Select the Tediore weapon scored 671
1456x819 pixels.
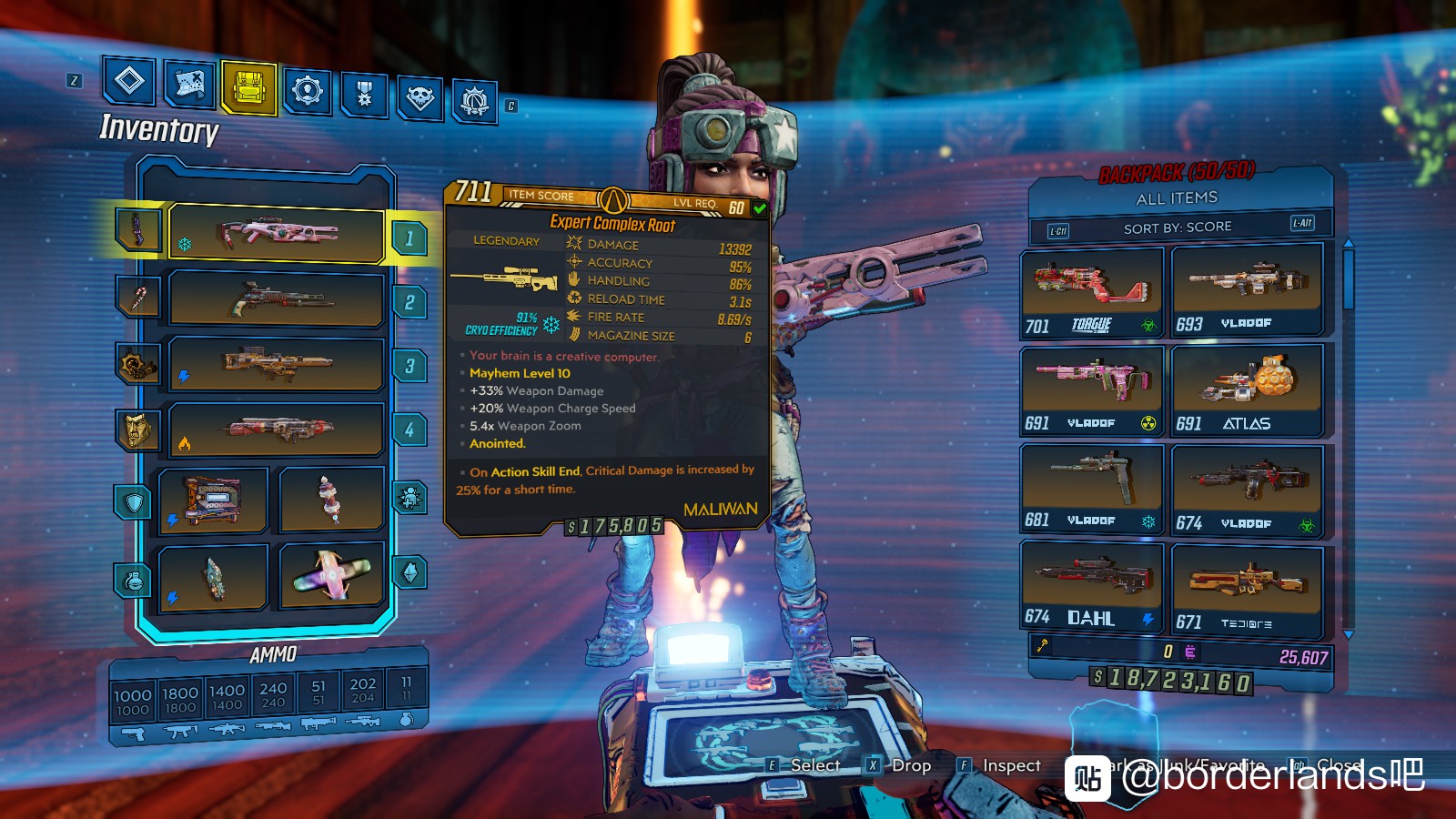tap(1247, 591)
